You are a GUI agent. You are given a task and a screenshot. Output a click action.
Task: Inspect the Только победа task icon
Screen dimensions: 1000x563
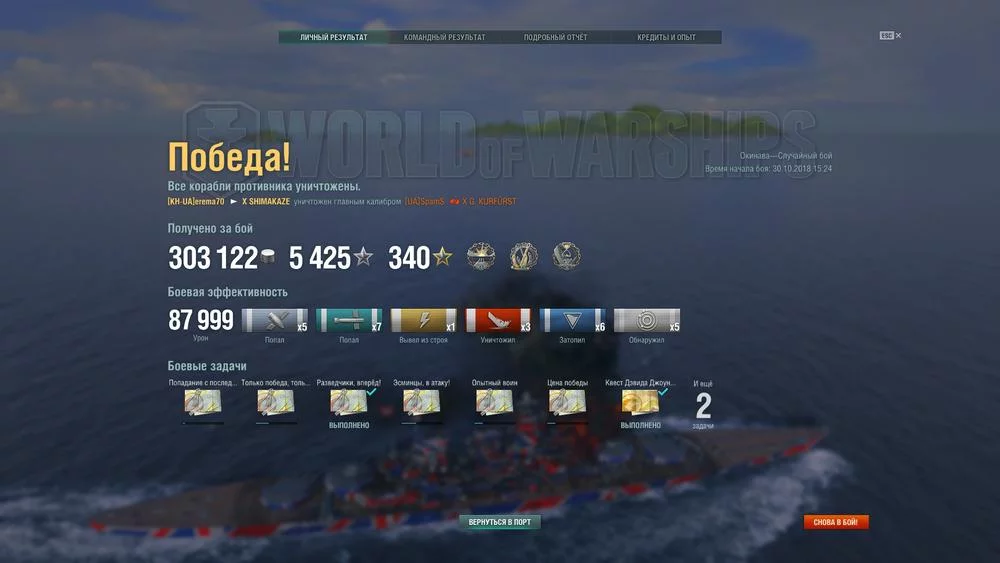point(276,402)
